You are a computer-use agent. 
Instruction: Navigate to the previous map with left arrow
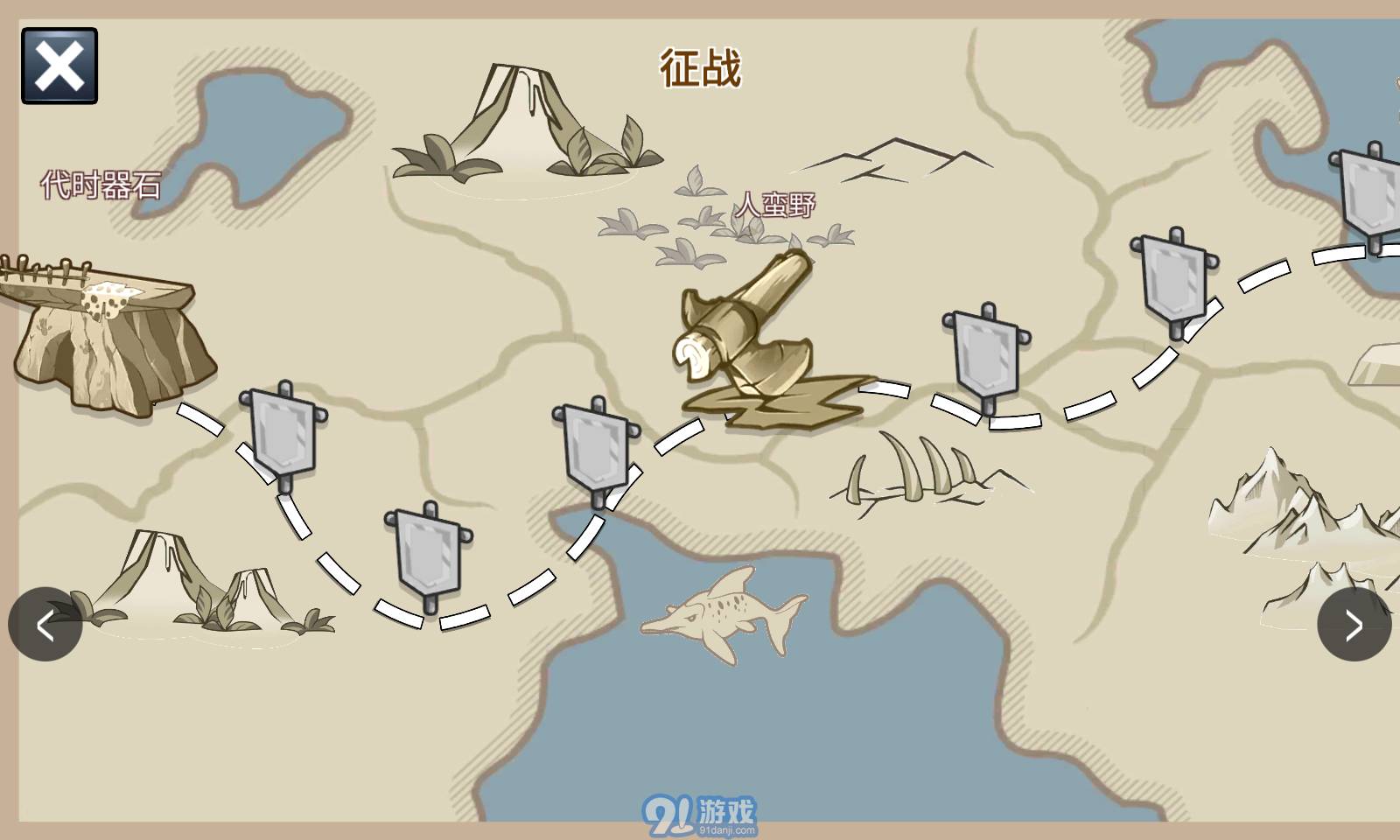tap(45, 624)
